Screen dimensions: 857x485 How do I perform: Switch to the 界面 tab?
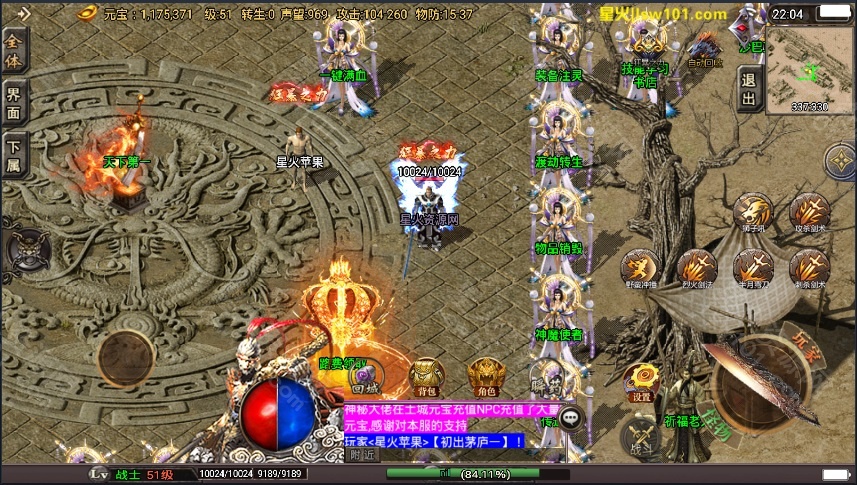(14, 100)
